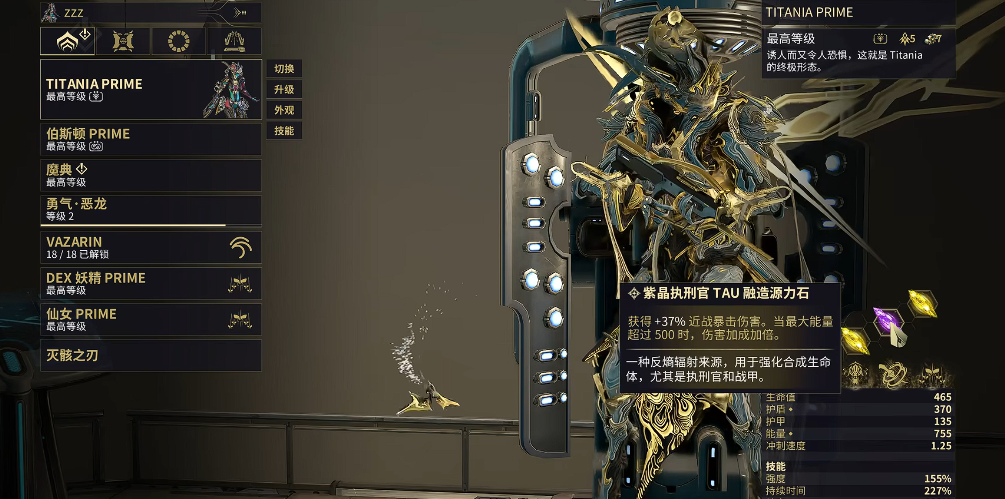1005x499 pixels.
Task: Open the tab with the wings and blade icon
Action: coord(235,41)
